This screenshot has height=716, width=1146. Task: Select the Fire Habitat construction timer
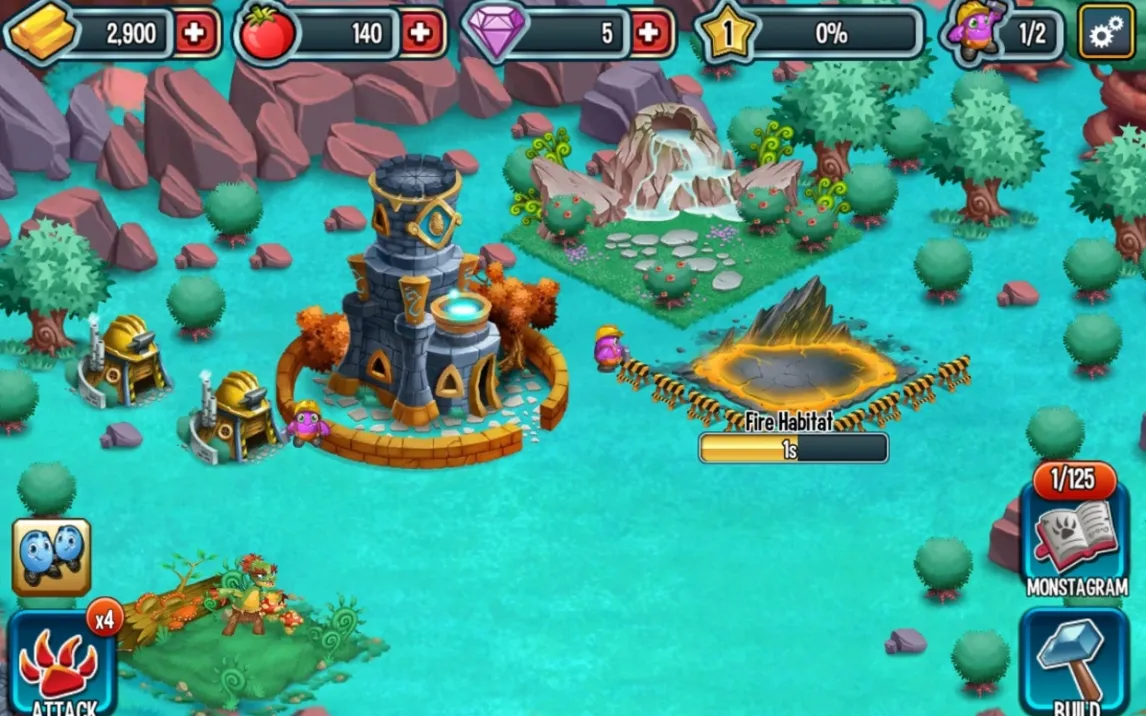793,448
